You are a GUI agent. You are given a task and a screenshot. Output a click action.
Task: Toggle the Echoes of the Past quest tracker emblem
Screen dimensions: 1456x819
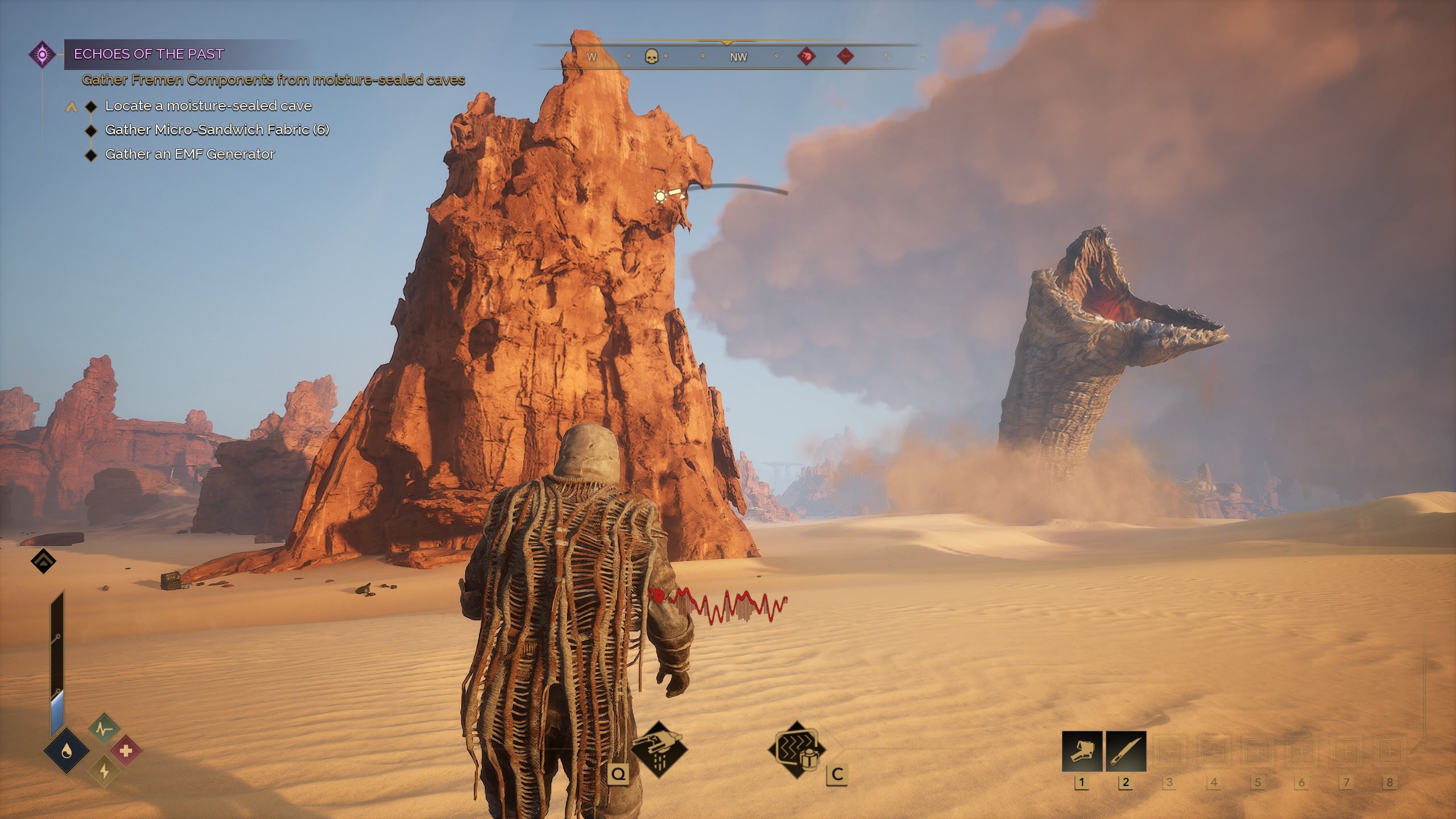[x=43, y=54]
